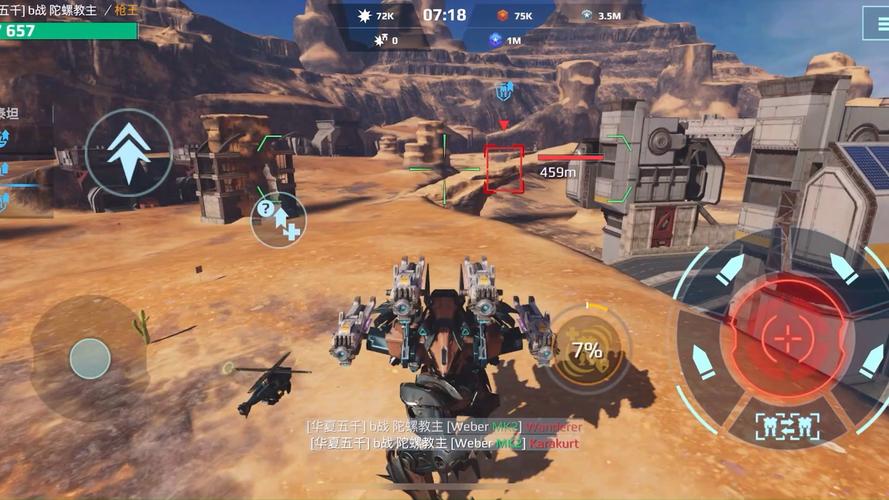Screen dimensions: 889x500
Task: Fire weapons with the red crosshair button
Action: [x=788, y=336]
